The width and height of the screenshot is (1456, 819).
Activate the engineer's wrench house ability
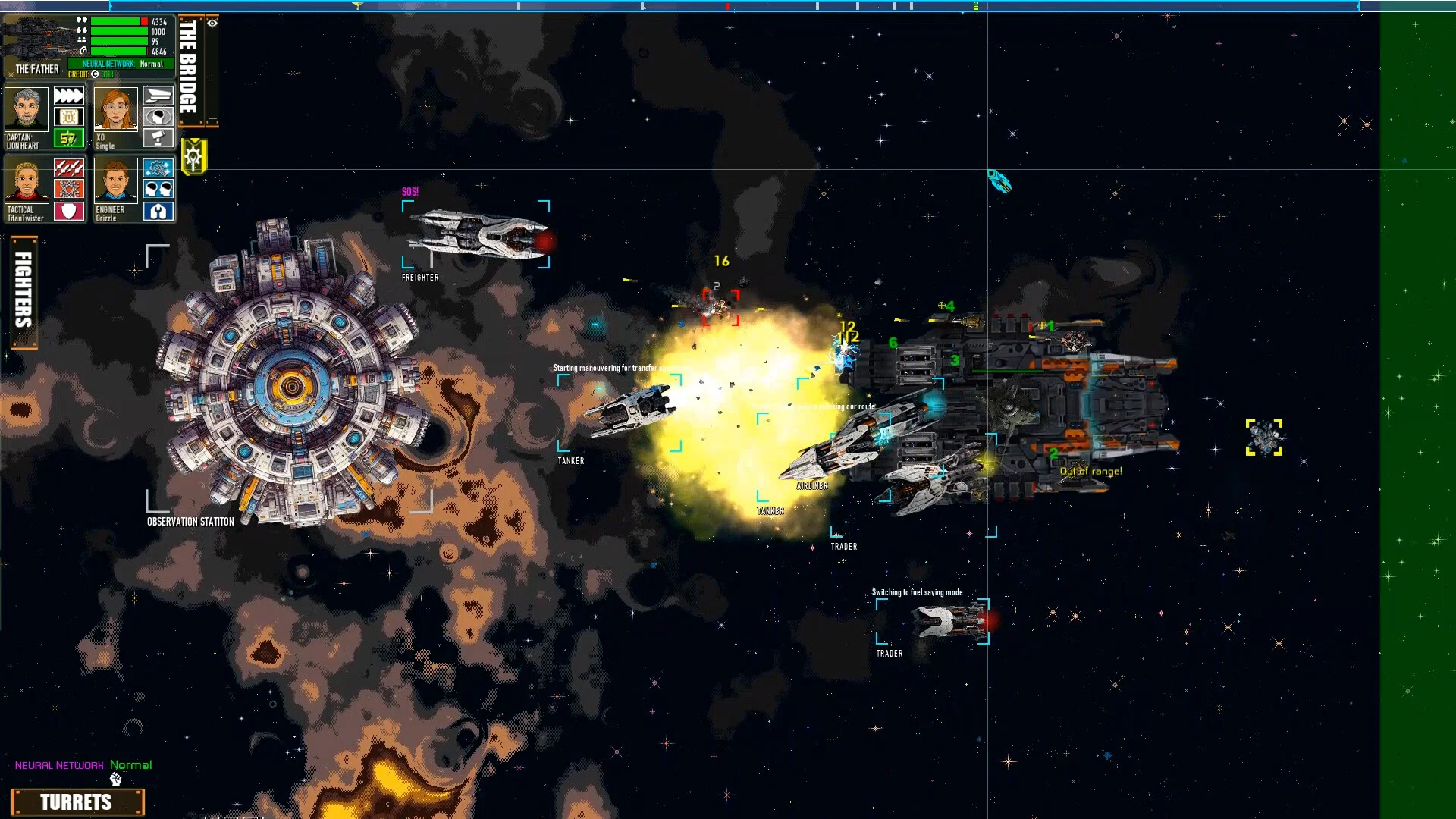158,211
